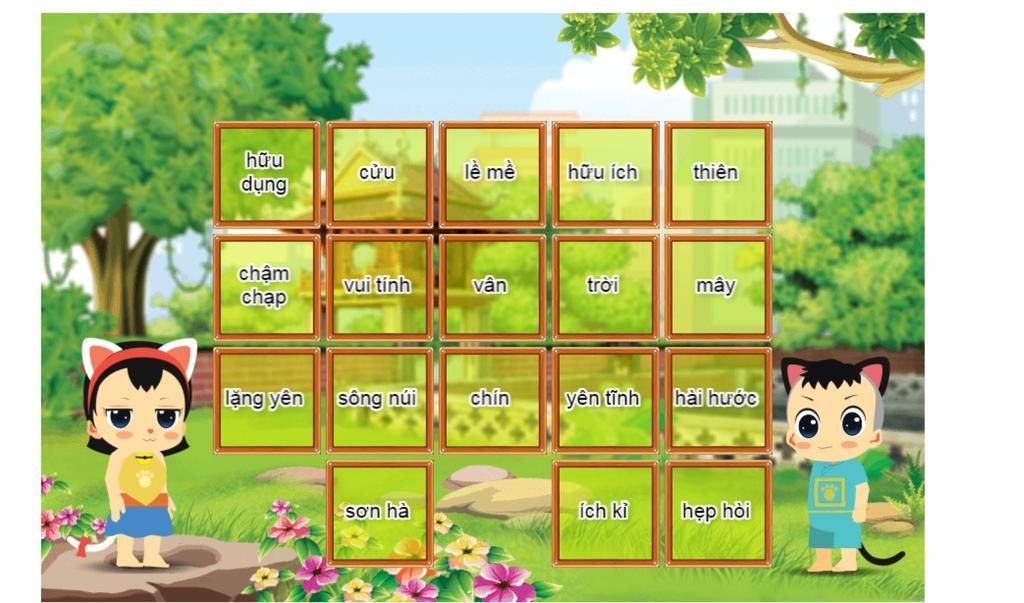The height and width of the screenshot is (603, 1024).
Task: Pick the "trời" tile
Action: pos(605,287)
